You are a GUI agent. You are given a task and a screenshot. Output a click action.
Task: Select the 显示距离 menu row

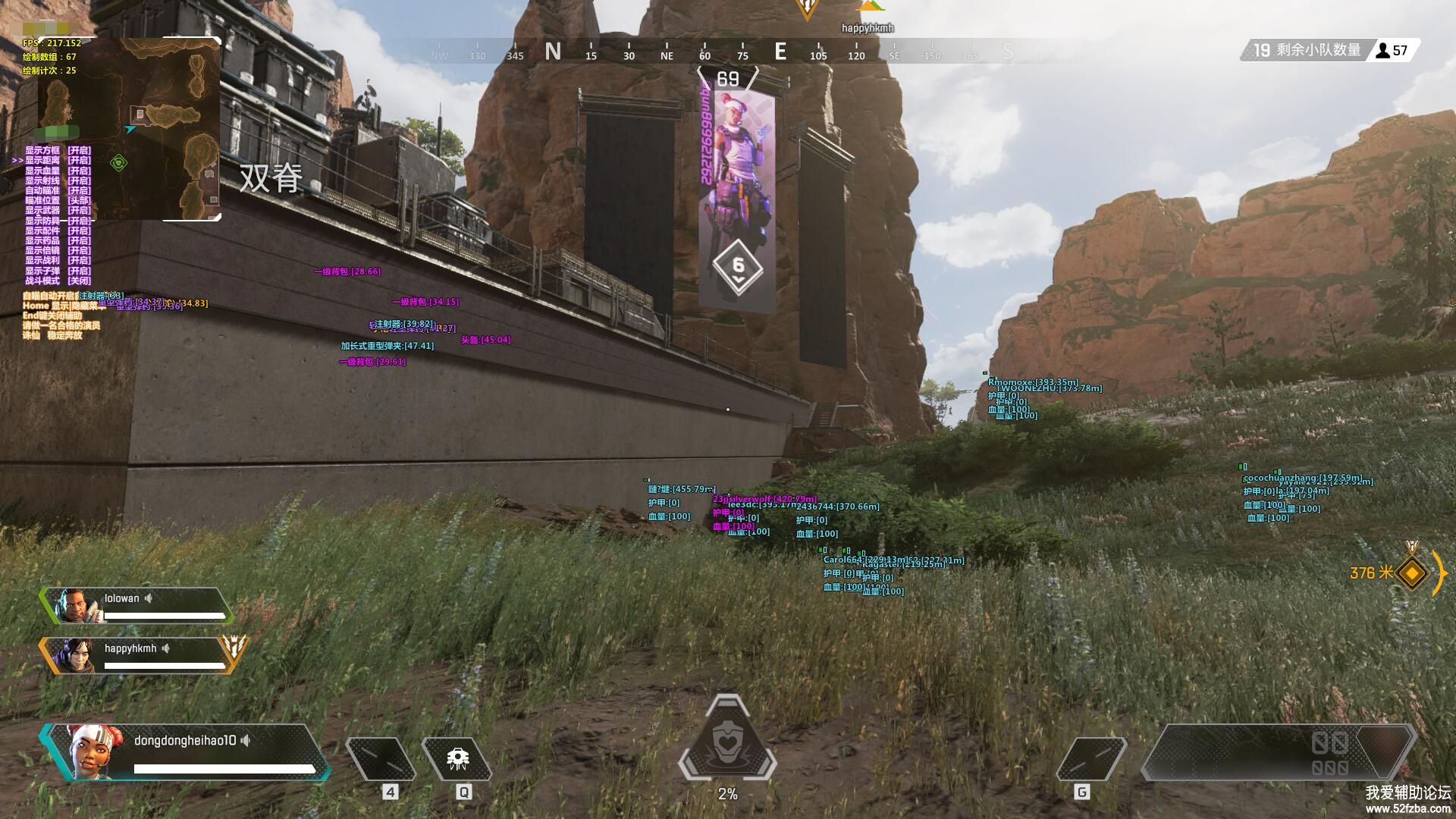(x=58, y=160)
